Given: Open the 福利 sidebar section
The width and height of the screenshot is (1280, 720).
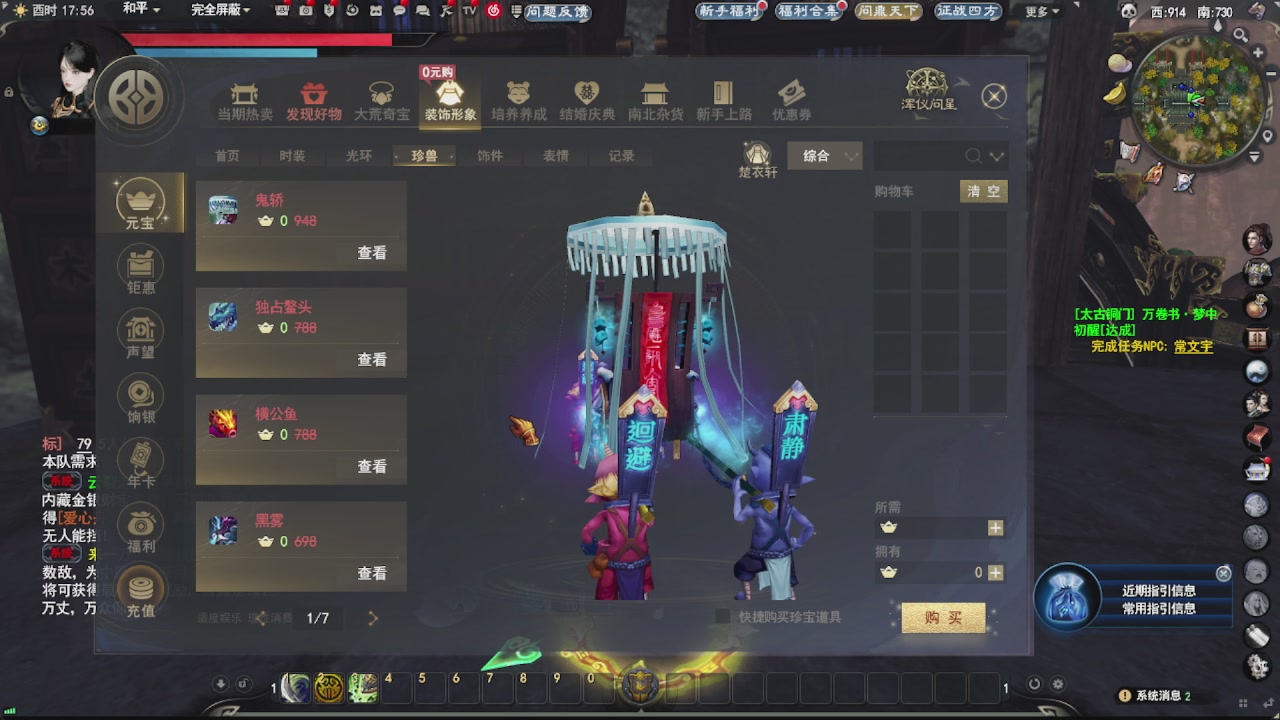Looking at the screenshot, I should coord(140,528).
